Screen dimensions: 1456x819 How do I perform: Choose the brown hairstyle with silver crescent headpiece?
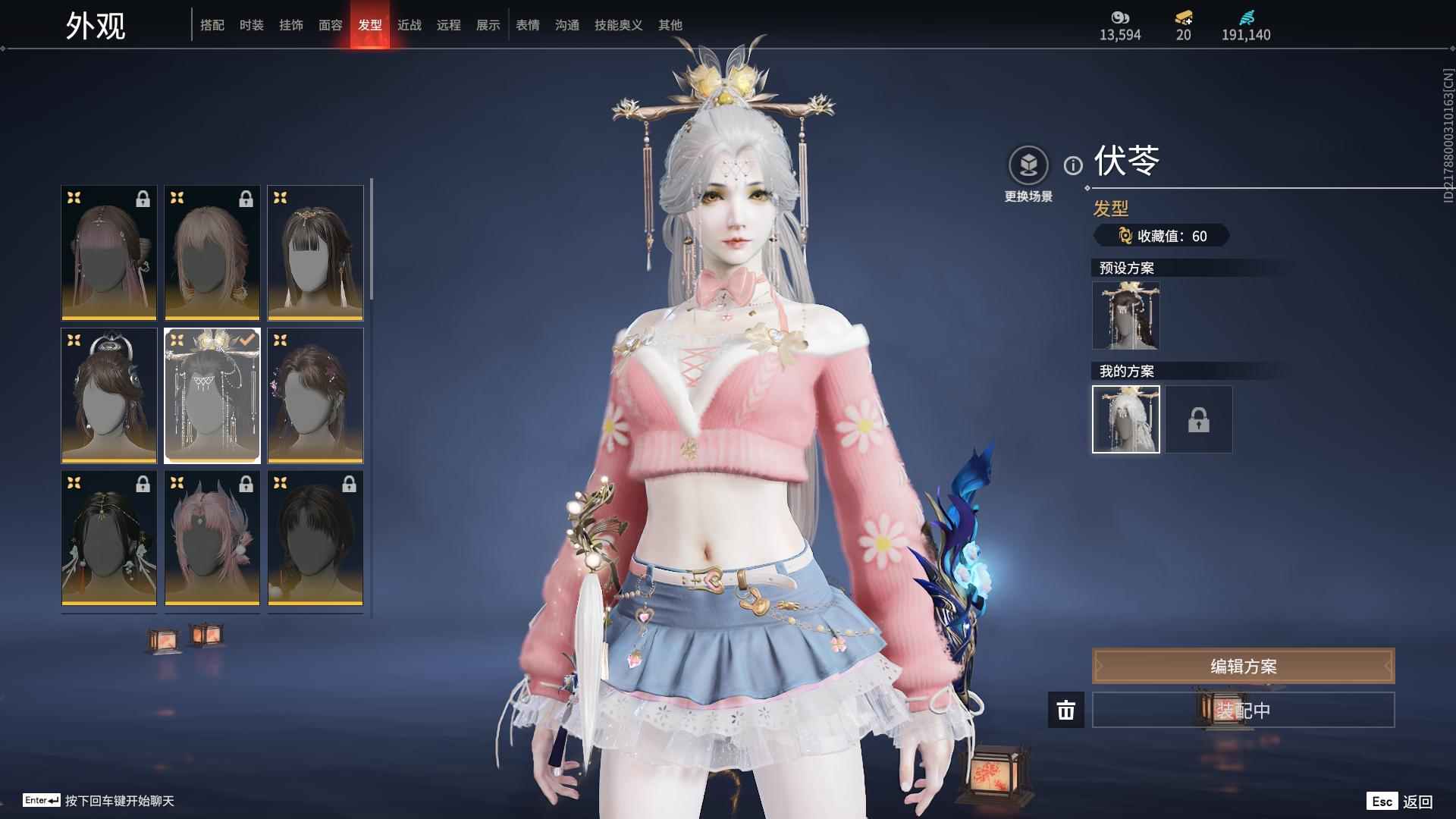[109, 395]
